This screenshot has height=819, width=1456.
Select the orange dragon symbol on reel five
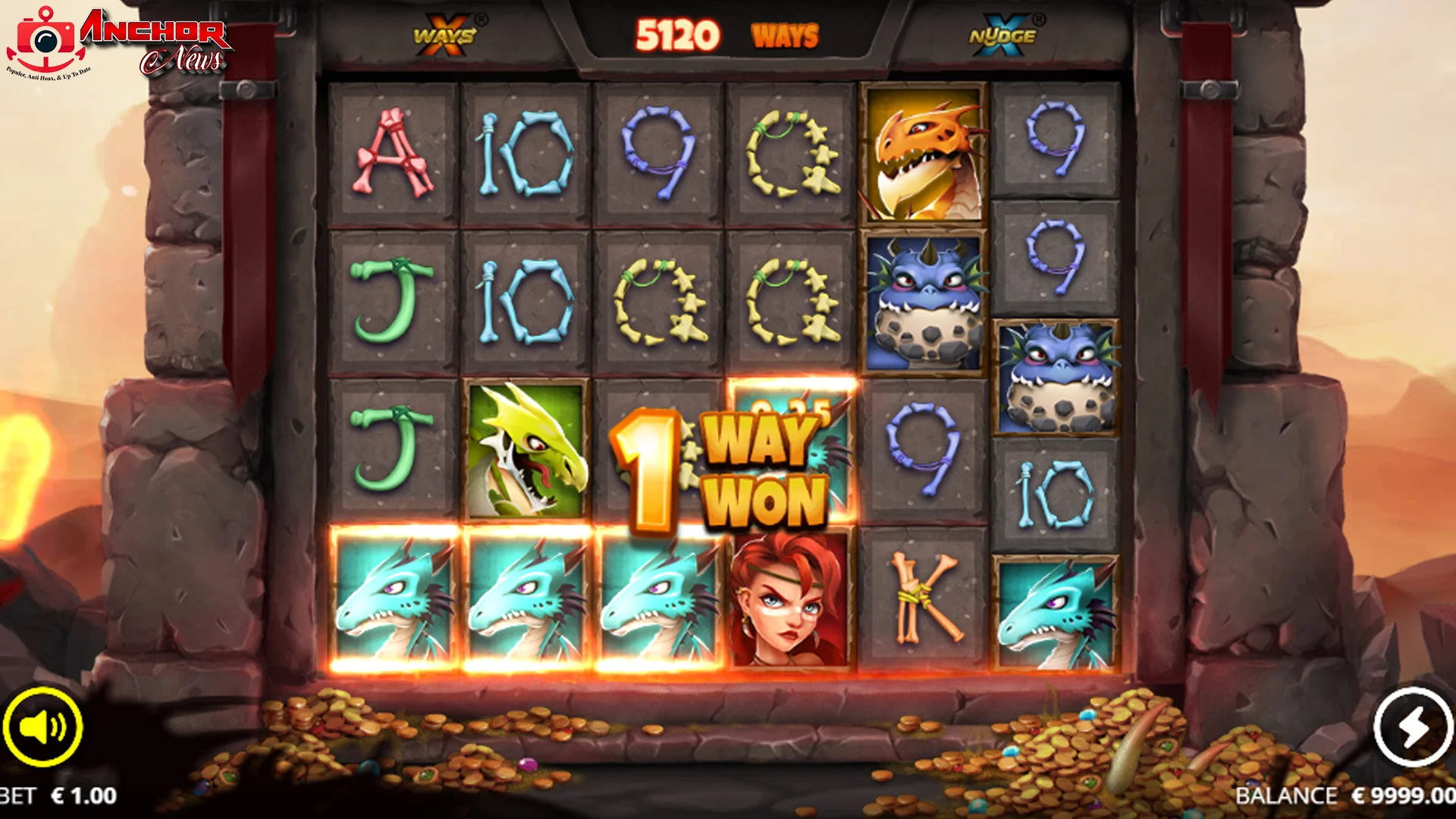tap(924, 157)
